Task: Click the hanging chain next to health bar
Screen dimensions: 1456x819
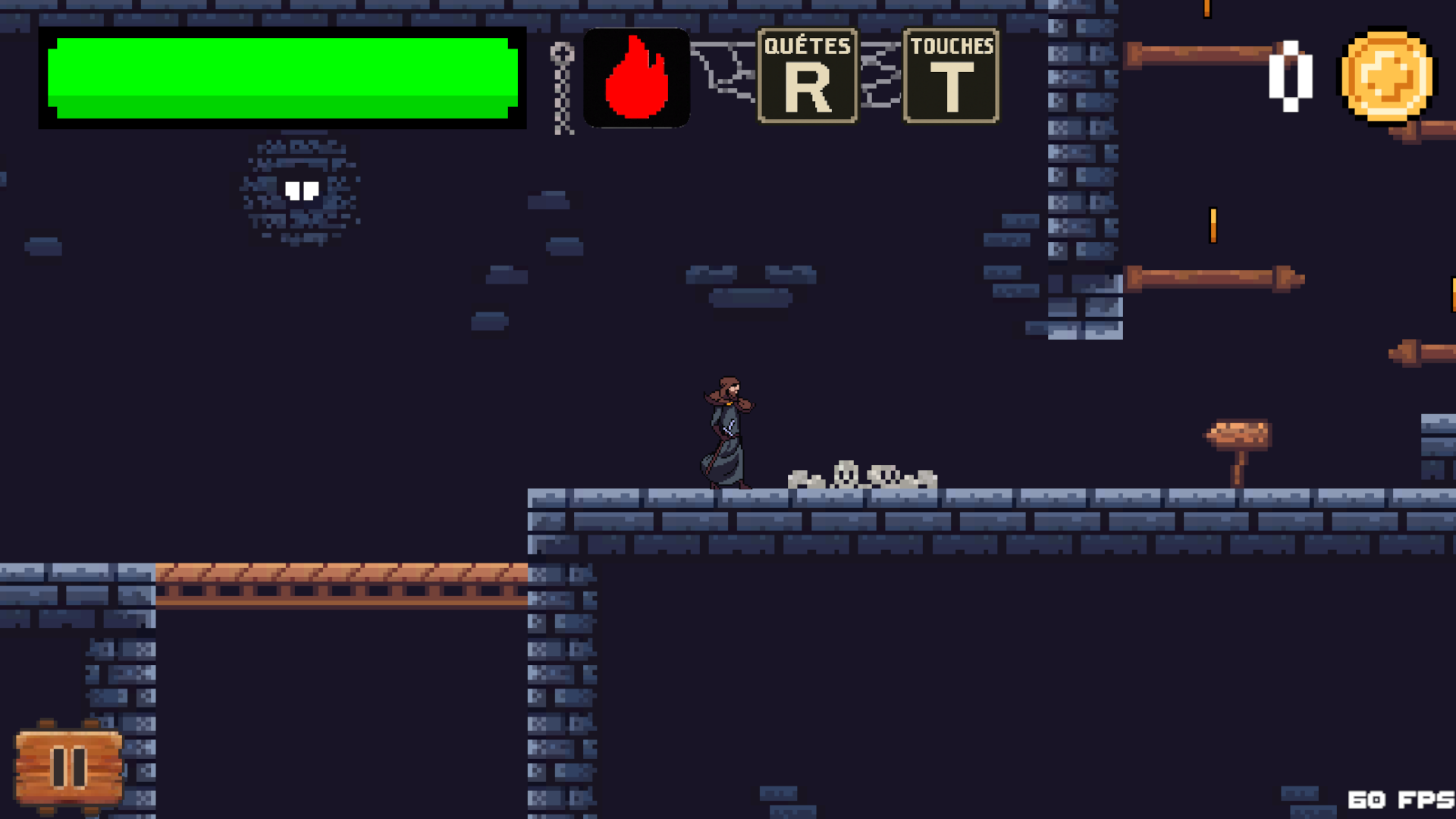Action: [x=561, y=83]
